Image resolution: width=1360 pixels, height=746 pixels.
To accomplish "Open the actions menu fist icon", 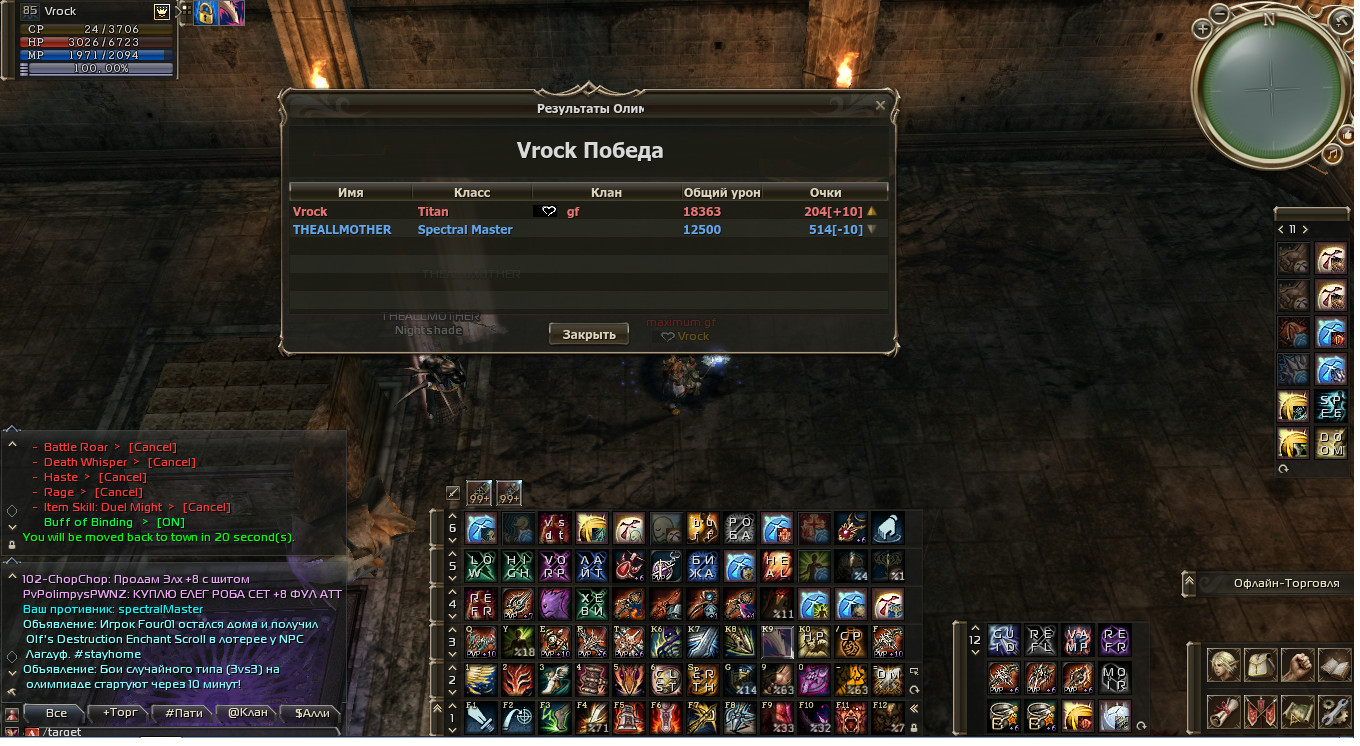I will [x=1297, y=665].
